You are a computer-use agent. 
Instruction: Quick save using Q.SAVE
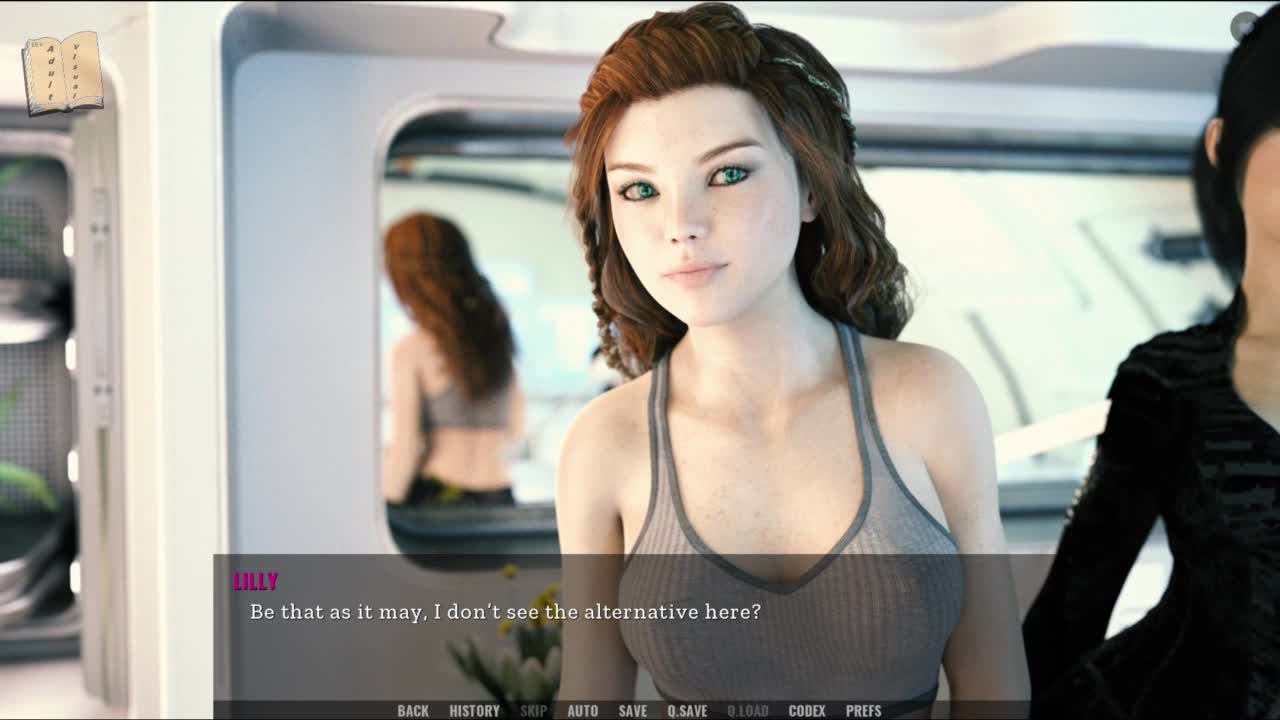coord(687,711)
